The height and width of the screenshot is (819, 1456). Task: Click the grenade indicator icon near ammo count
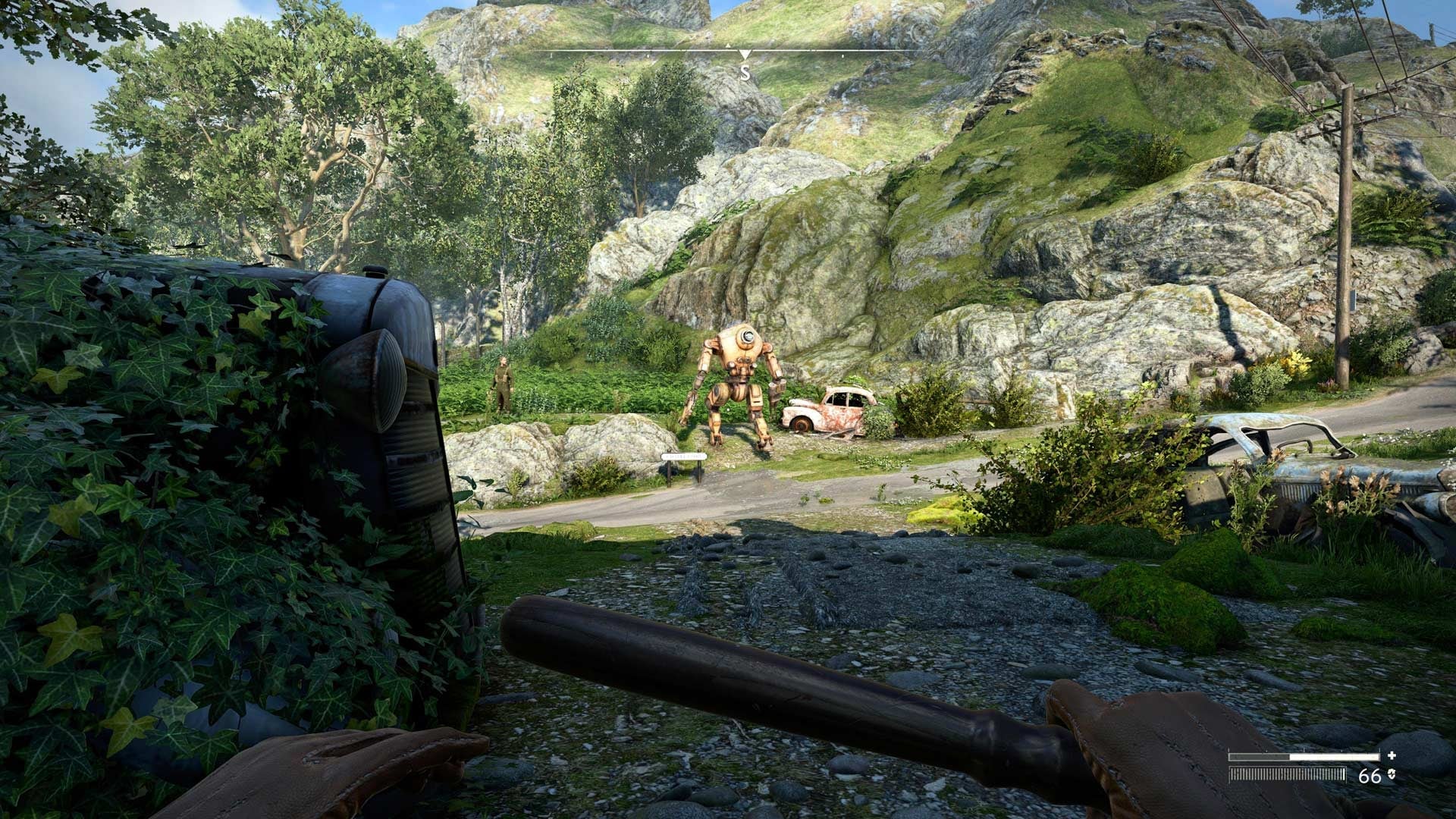tap(1392, 775)
